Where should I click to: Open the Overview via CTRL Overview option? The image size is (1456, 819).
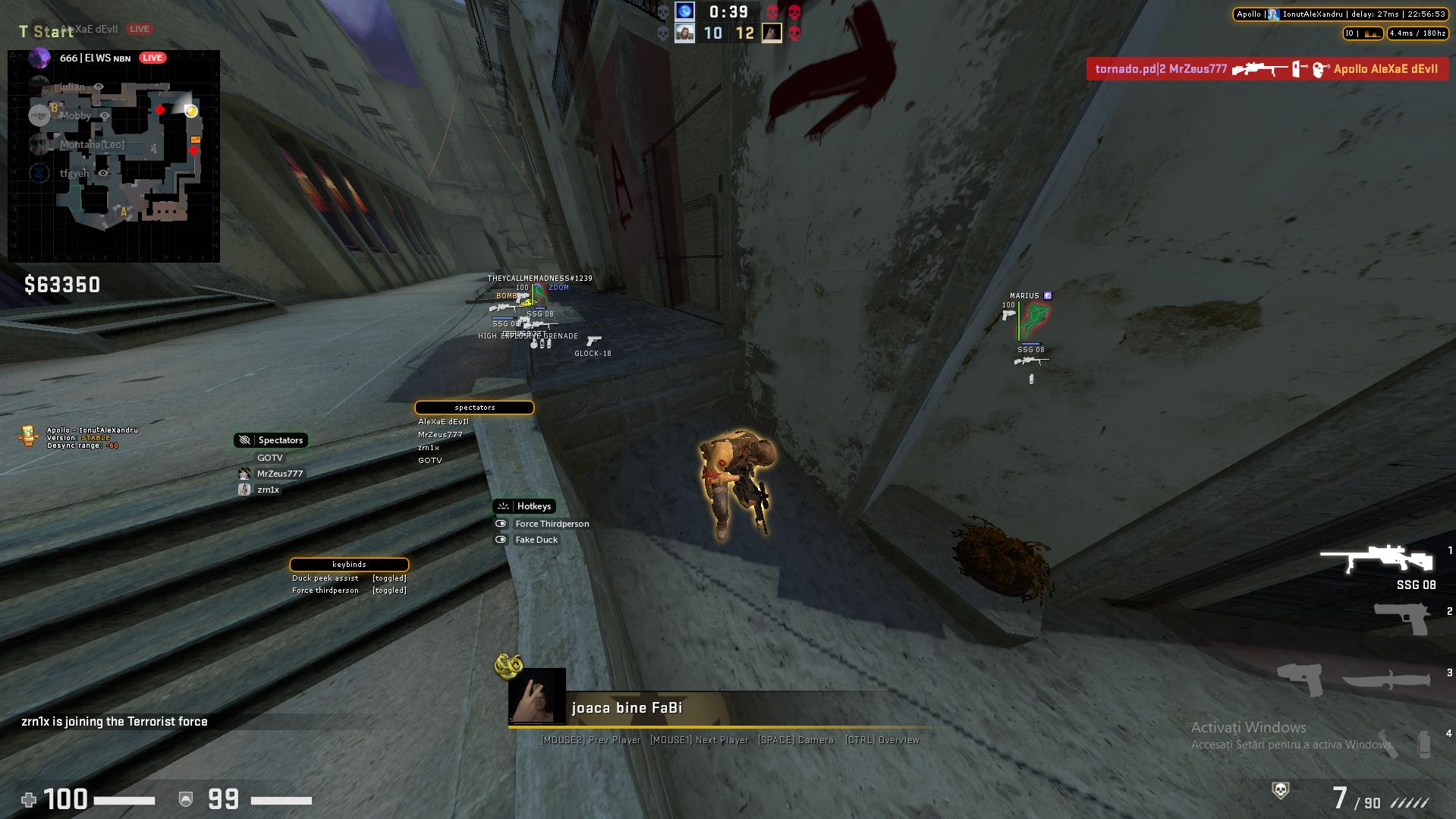(882, 739)
